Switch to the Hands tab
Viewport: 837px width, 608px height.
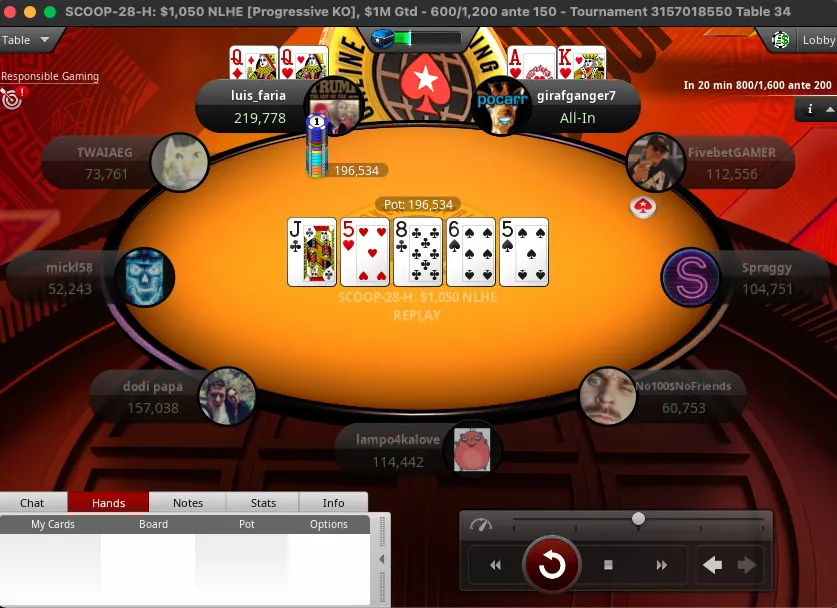[108, 503]
